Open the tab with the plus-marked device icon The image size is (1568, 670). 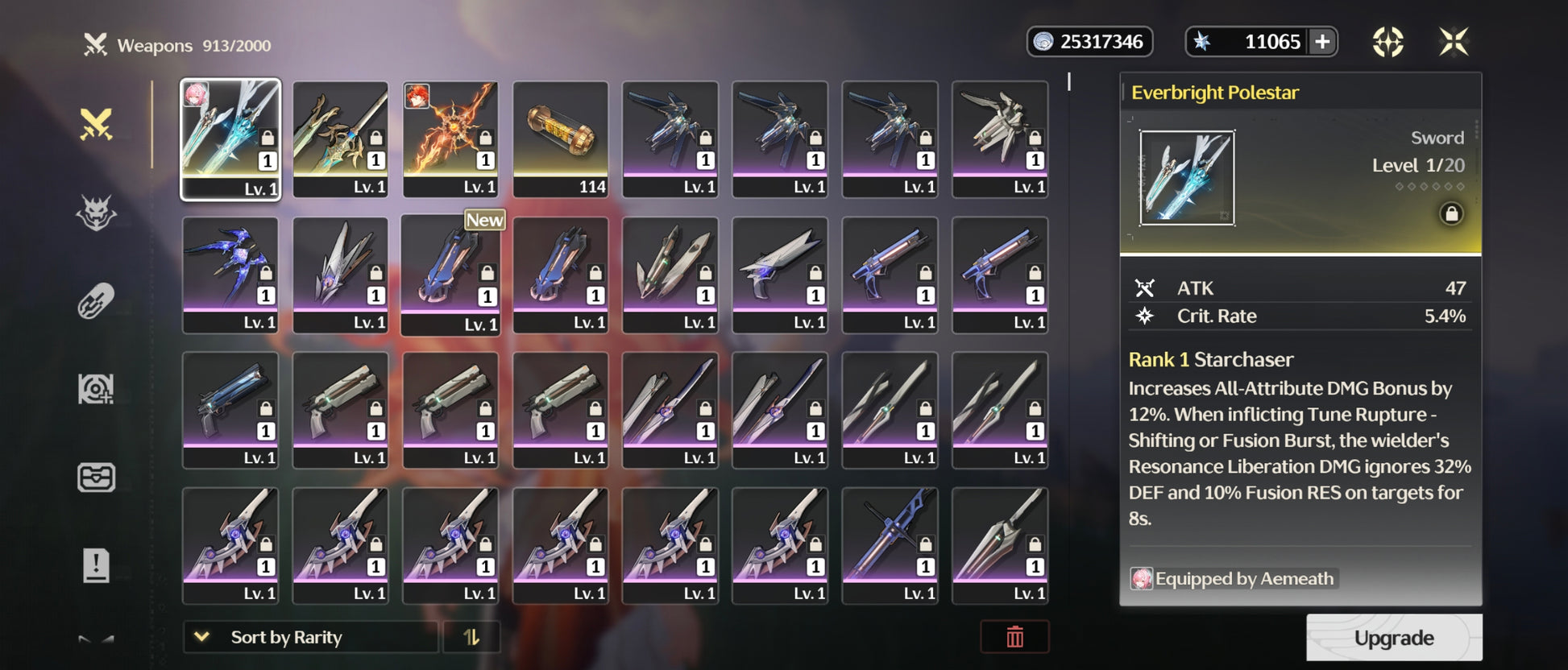(96, 390)
